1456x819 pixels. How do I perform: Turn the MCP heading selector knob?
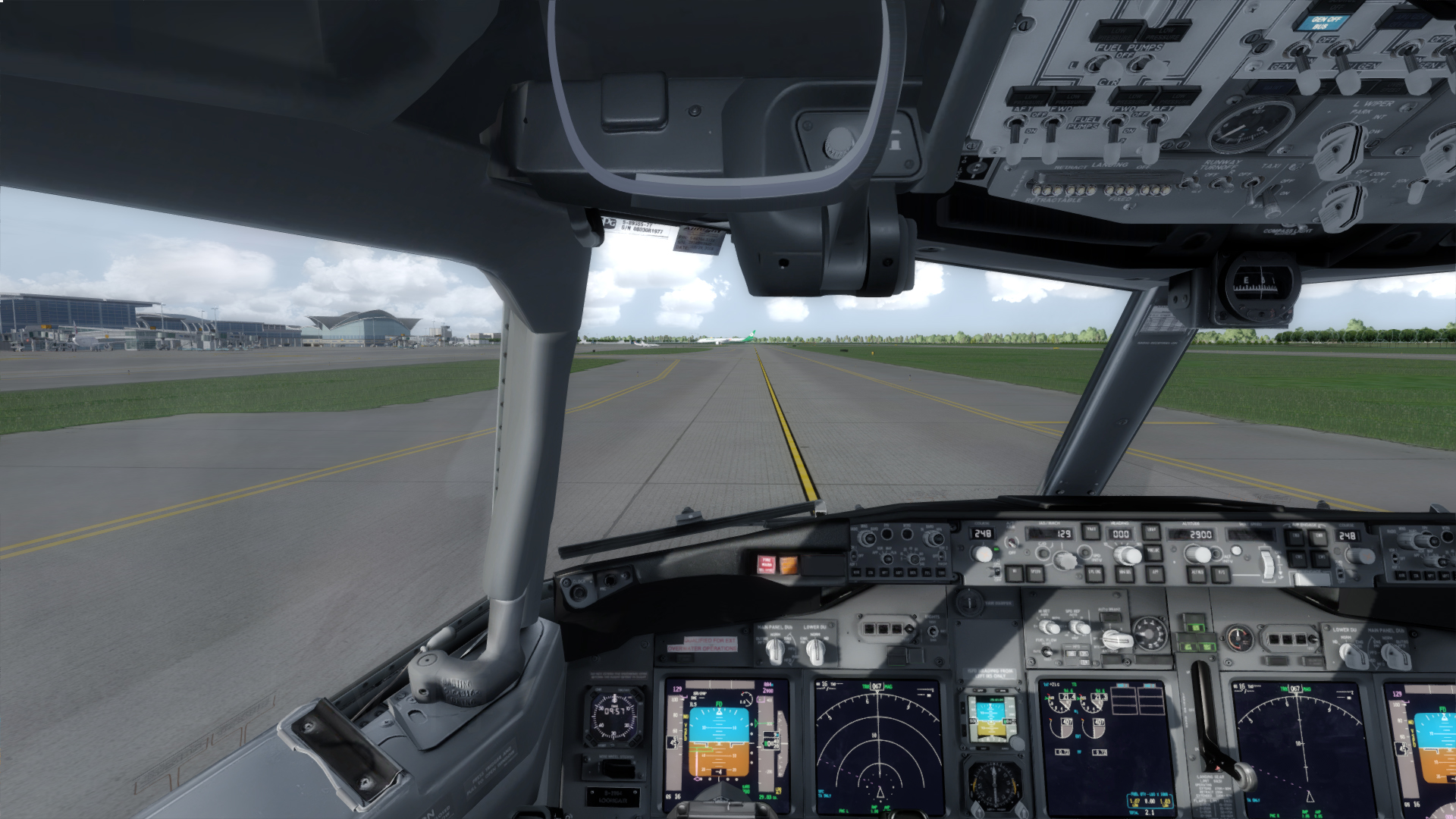1127,556
